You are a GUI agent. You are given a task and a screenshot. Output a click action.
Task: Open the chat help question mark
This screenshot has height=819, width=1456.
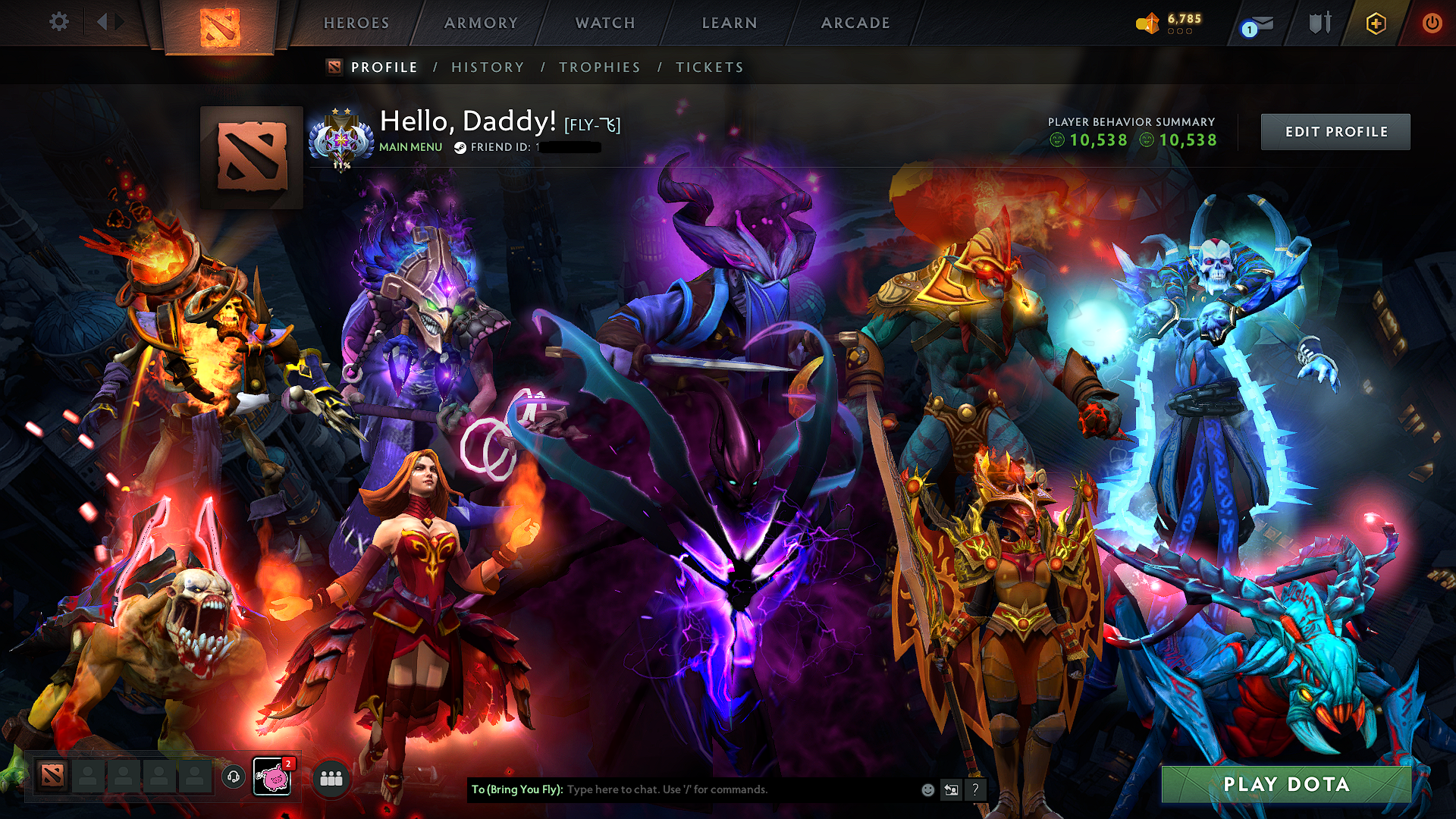click(x=975, y=789)
